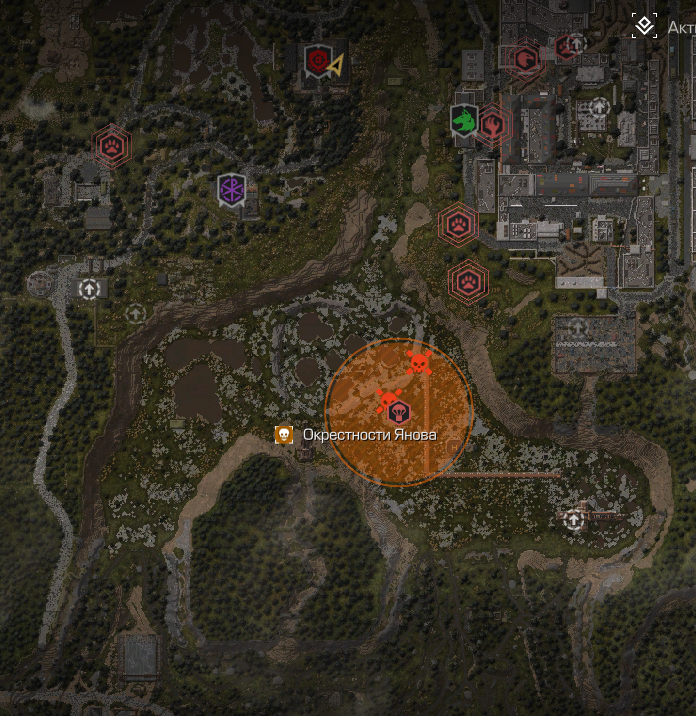Open the Окрестности Янова location label
The width and height of the screenshot is (696, 716).
[369, 435]
